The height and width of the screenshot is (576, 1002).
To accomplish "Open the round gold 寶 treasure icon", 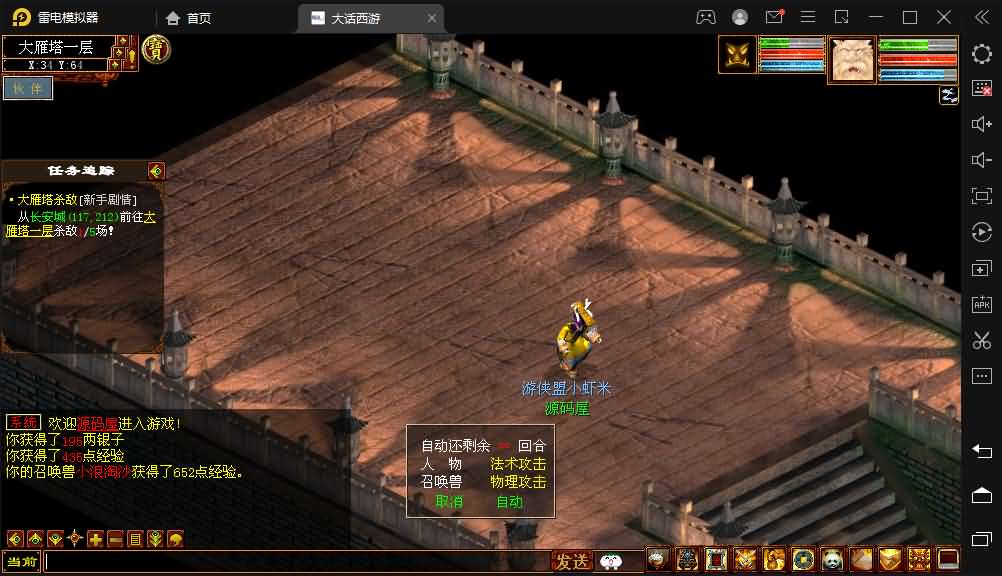I will coord(155,49).
